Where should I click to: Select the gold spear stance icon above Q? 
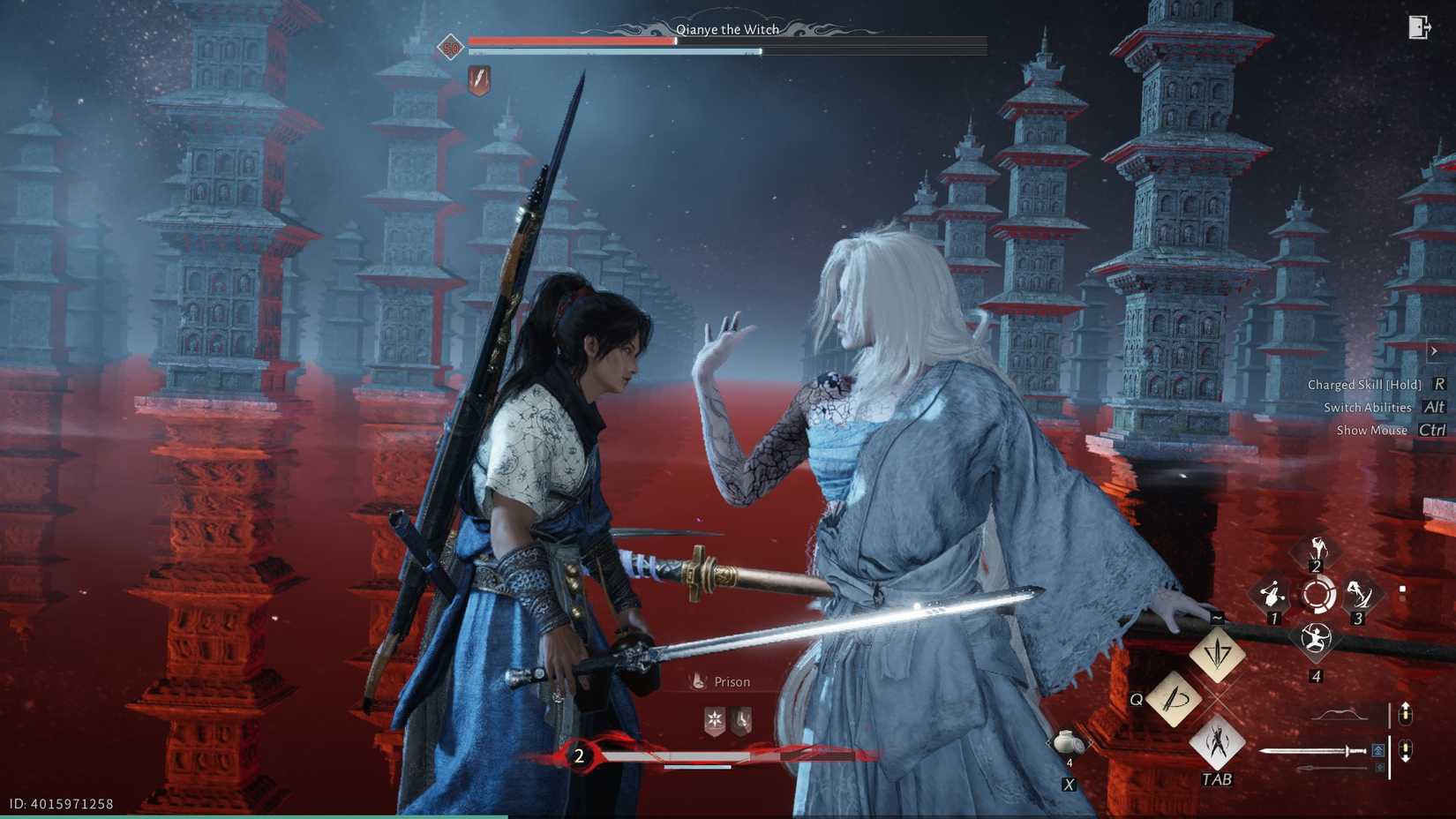tap(1218, 653)
